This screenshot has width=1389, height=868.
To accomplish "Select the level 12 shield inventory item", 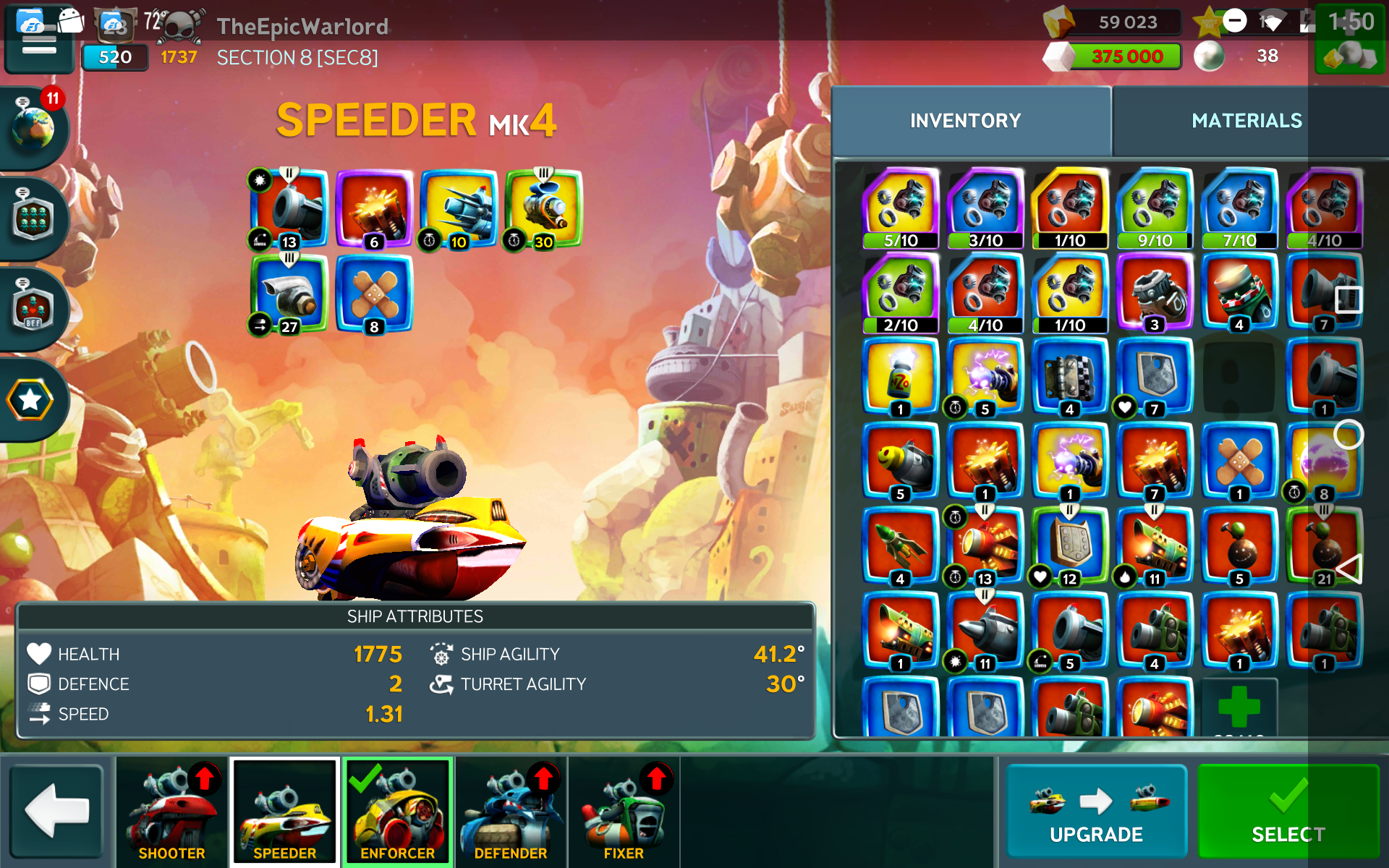I will (x=1069, y=545).
